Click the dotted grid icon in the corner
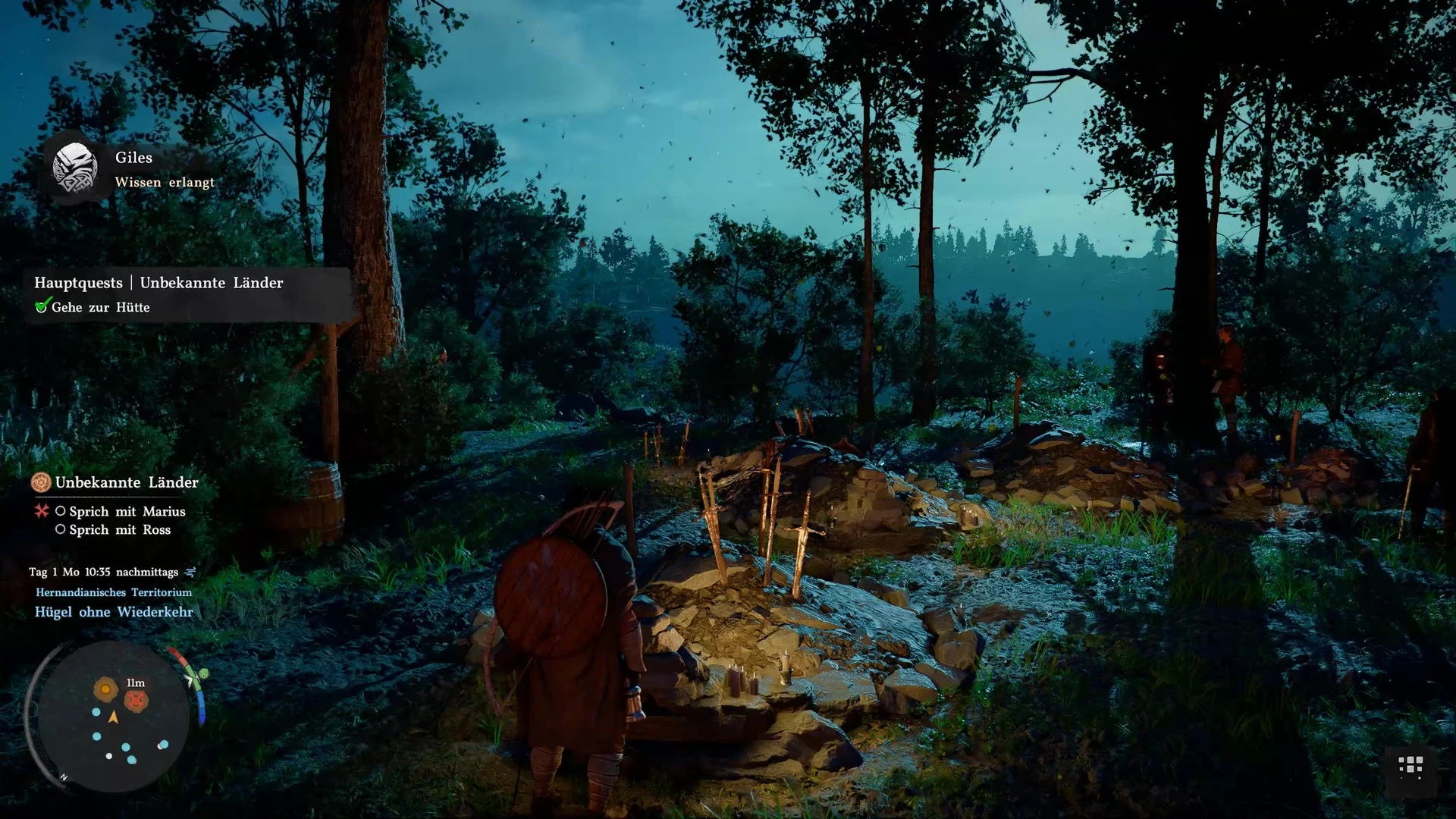The width and height of the screenshot is (1456, 819). [1410, 767]
